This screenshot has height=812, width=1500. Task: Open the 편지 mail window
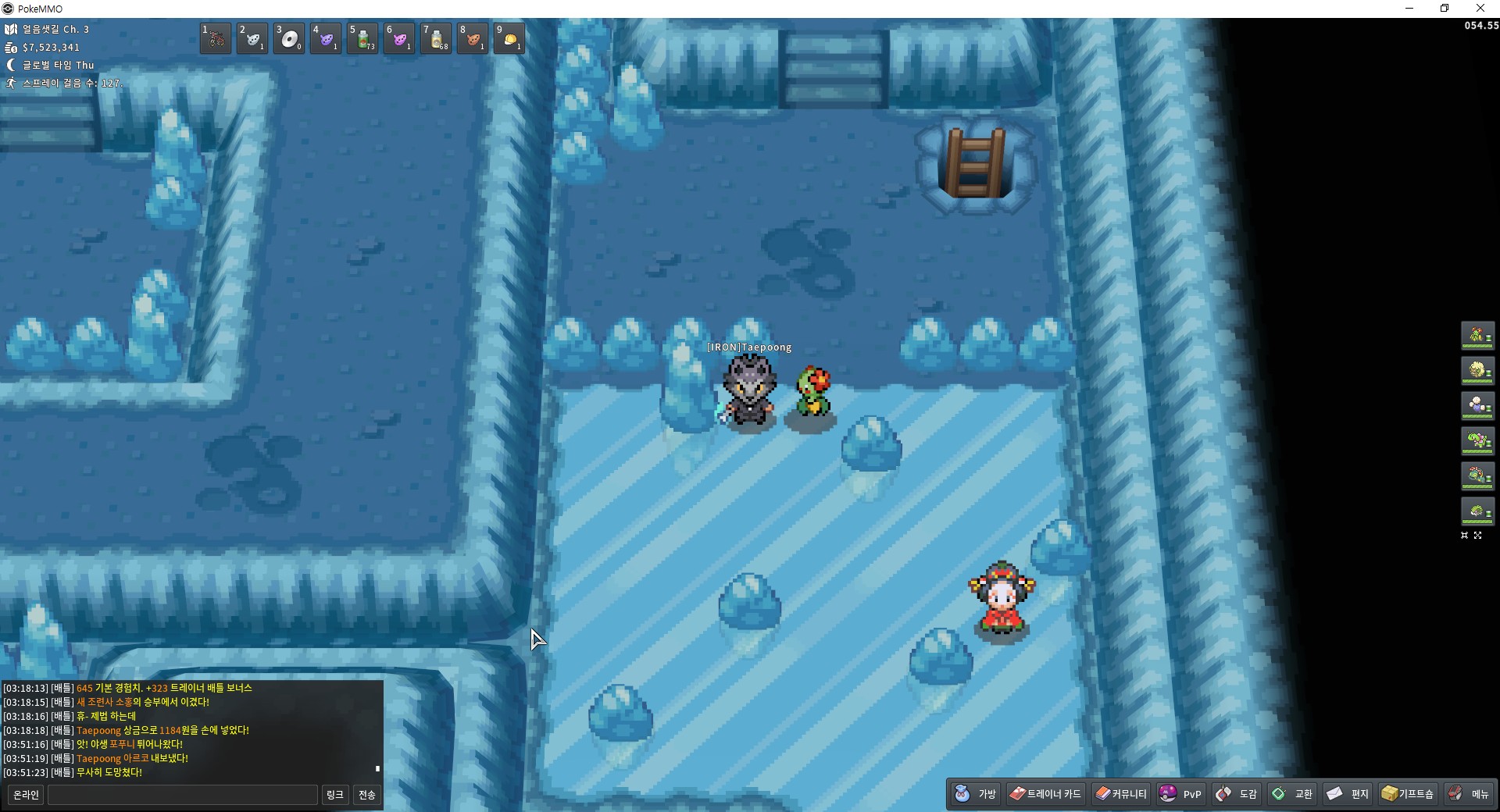click(1348, 794)
